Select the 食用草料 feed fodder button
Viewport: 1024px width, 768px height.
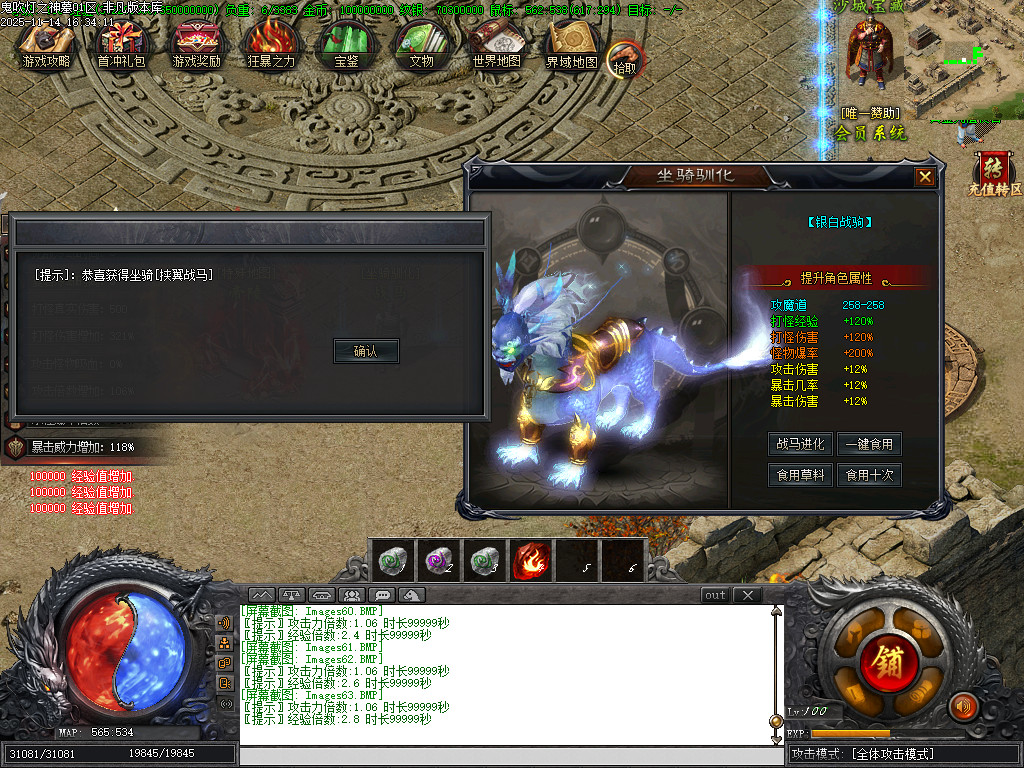[801, 475]
